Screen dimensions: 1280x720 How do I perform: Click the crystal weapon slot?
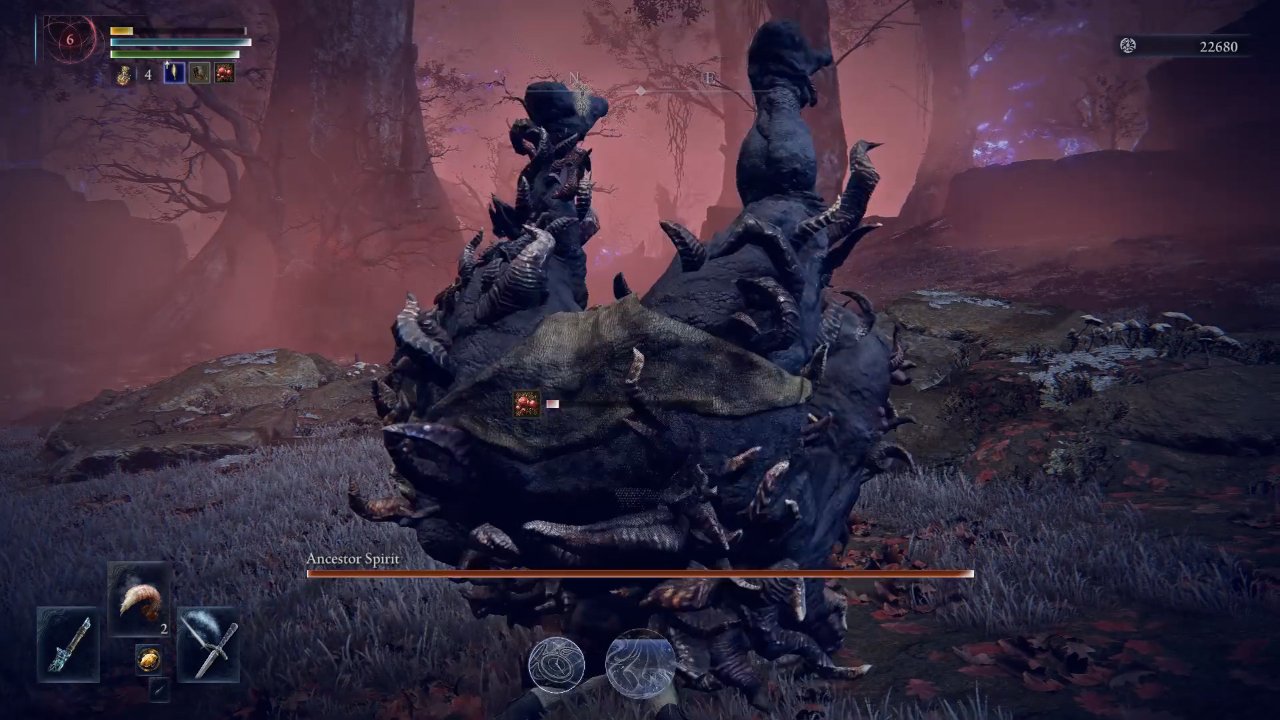click(68, 644)
